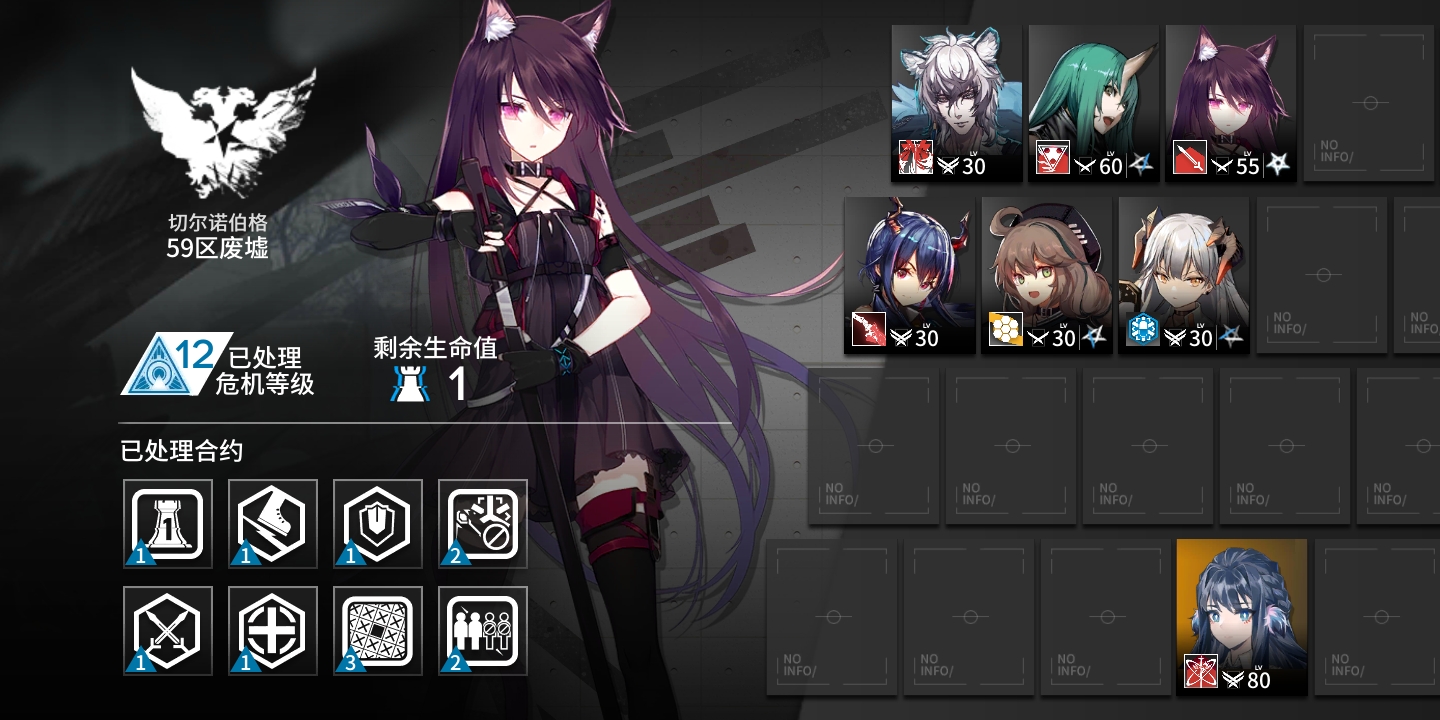This screenshot has width=1440, height=720.
Task: Select the medical cross contract icon
Action: click(272, 629)
